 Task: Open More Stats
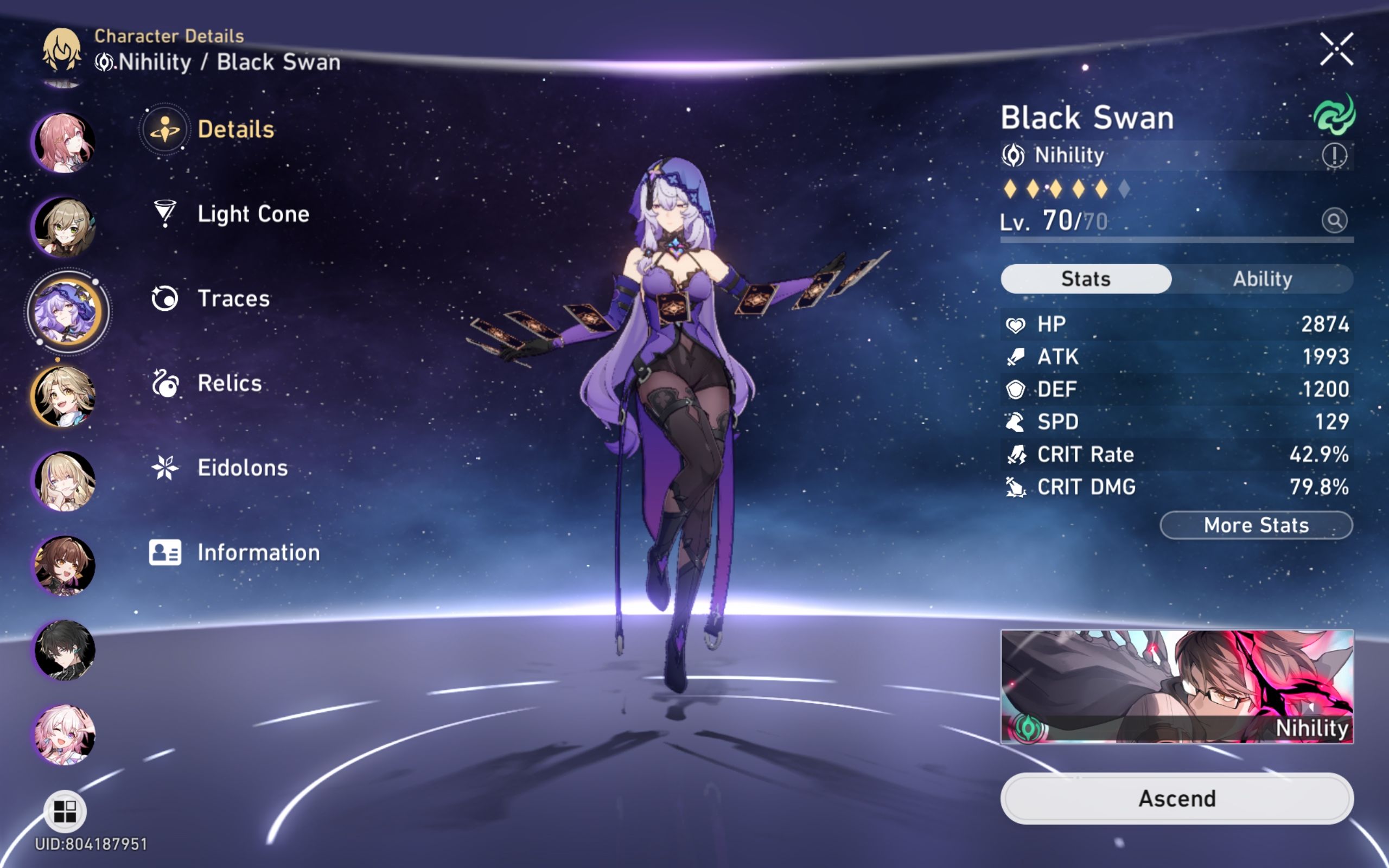1256,525
